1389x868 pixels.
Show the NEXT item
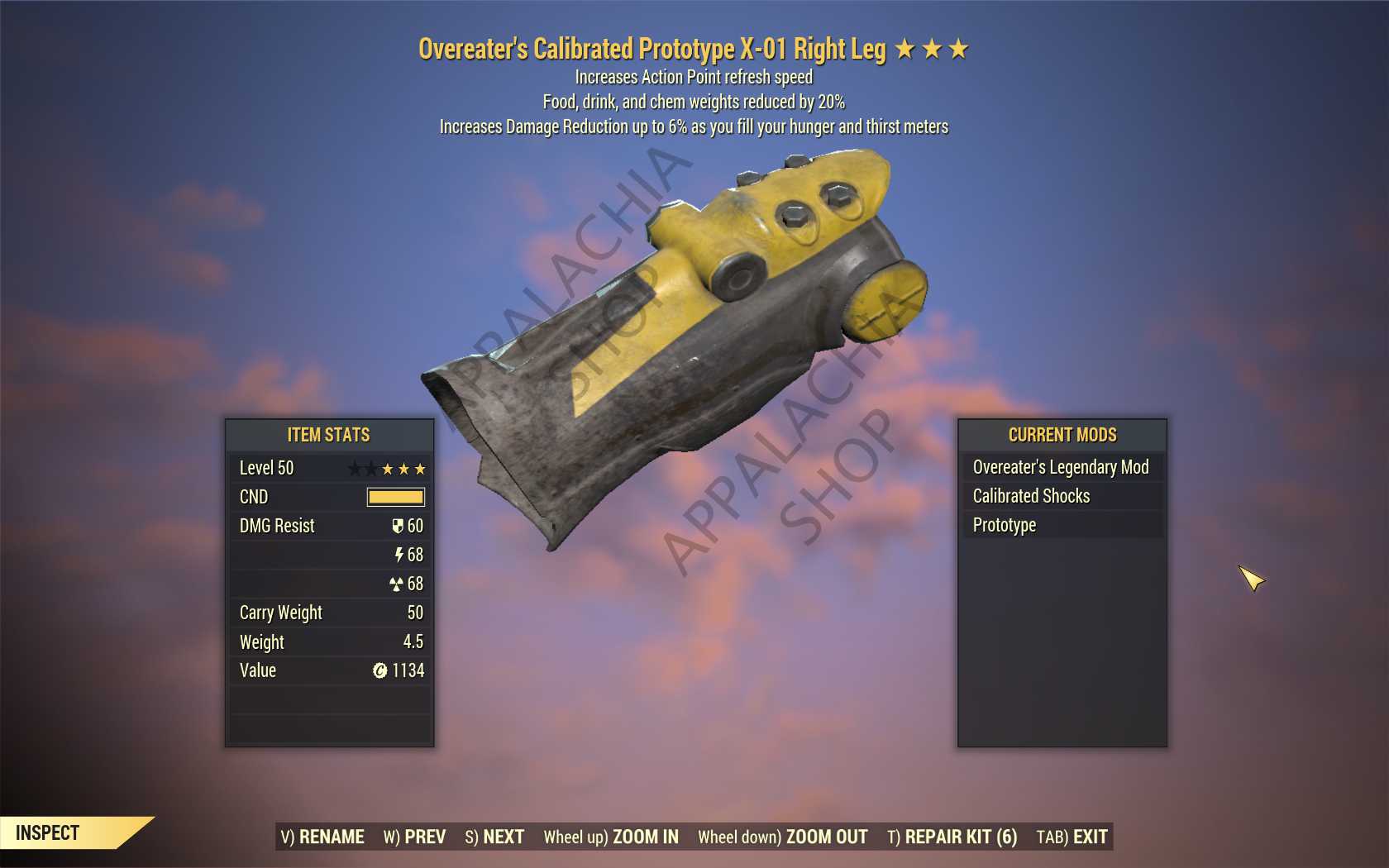(494, 837)
